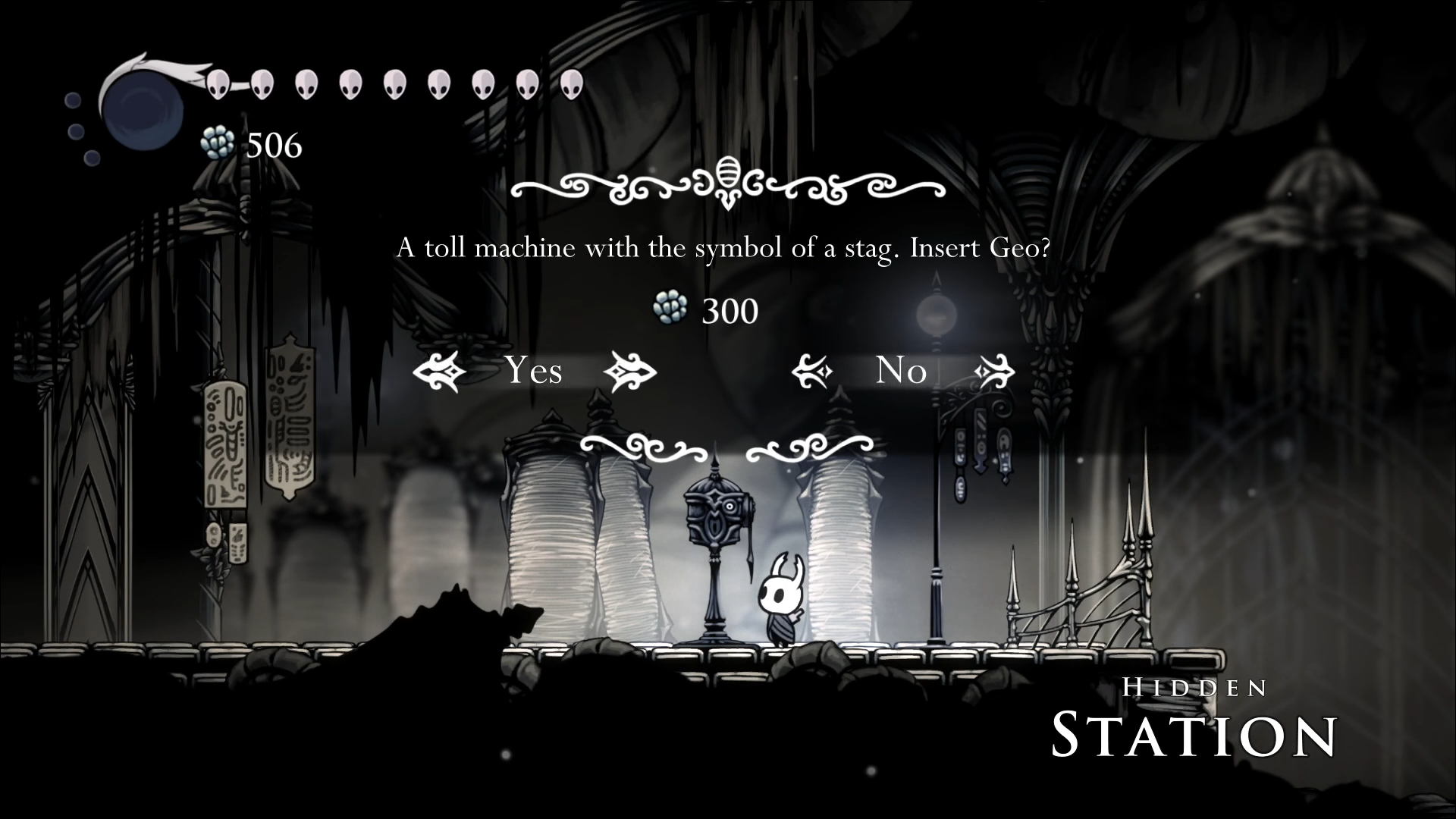
Task: Select No to decline the toll
Action: tap(901, 371)
